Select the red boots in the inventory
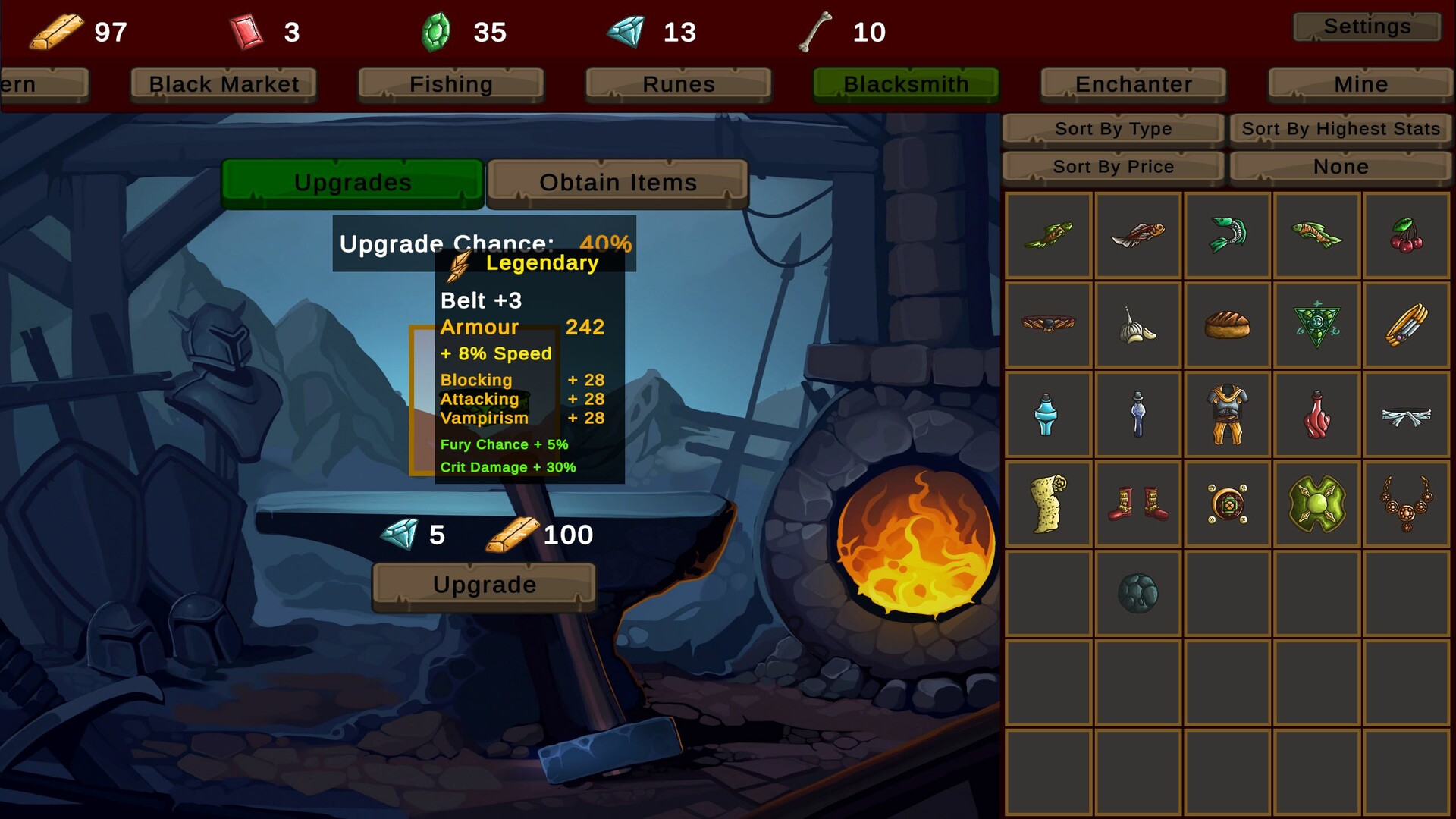Viewport: 1456px width, 819px height. (x=1137, y=504)
